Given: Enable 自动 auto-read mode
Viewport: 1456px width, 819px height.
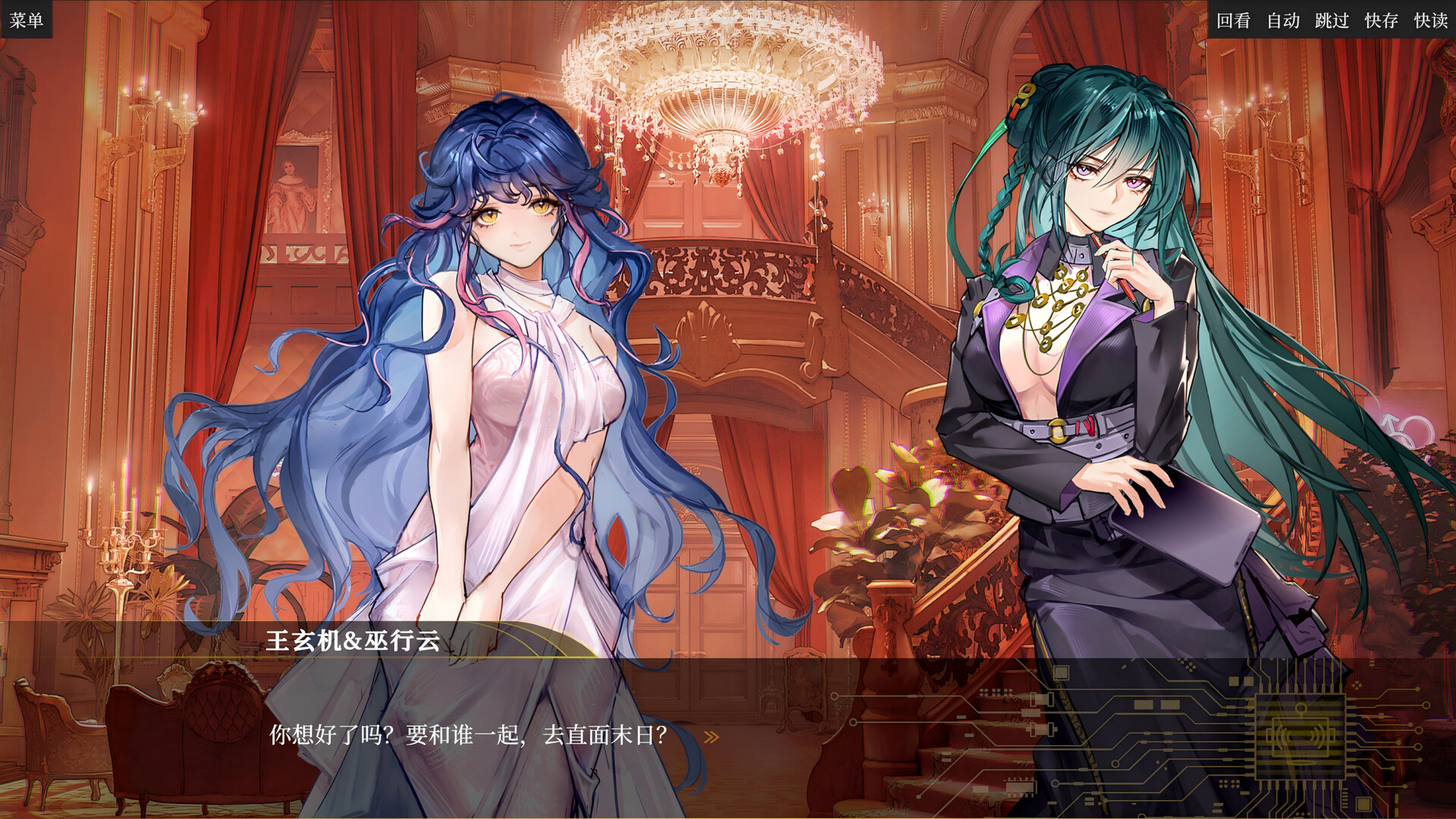Looking at the screenshot, I should tap(1285, 21).
